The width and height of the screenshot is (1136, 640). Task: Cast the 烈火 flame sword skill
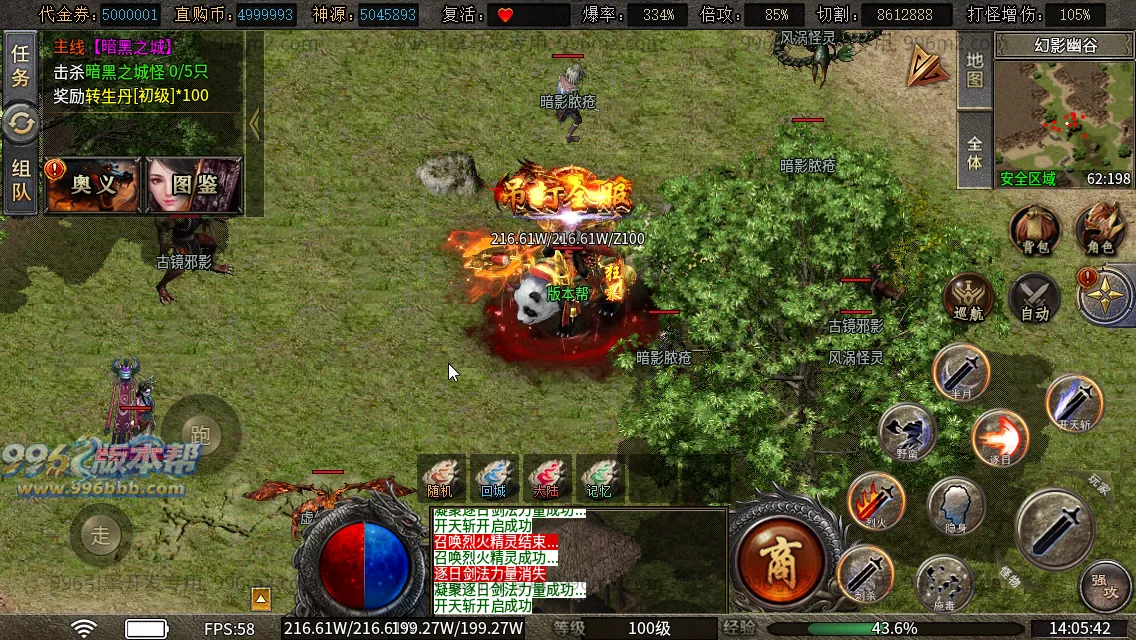(876, 500)
